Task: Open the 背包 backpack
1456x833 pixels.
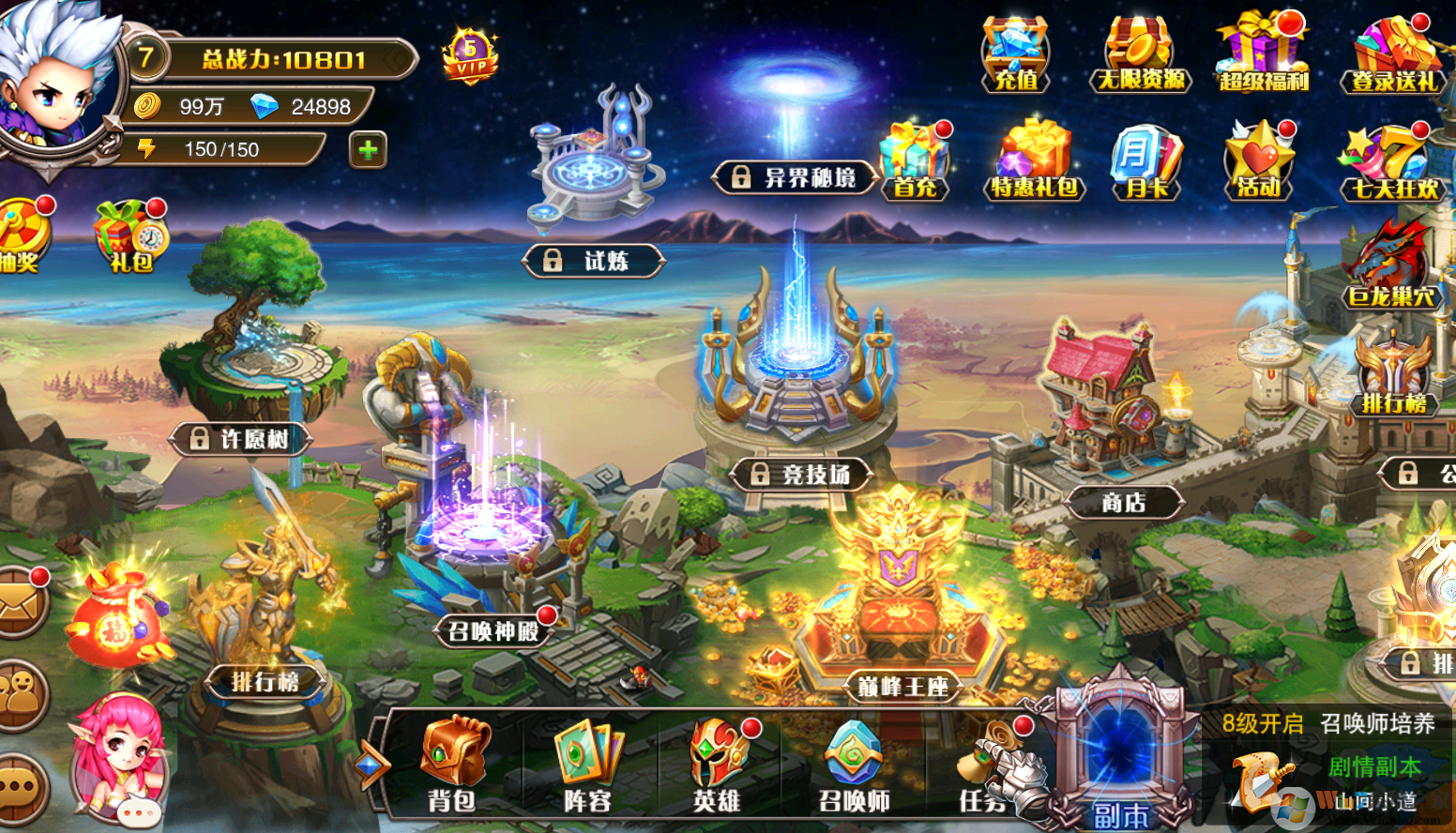Action: click(454, 765)
